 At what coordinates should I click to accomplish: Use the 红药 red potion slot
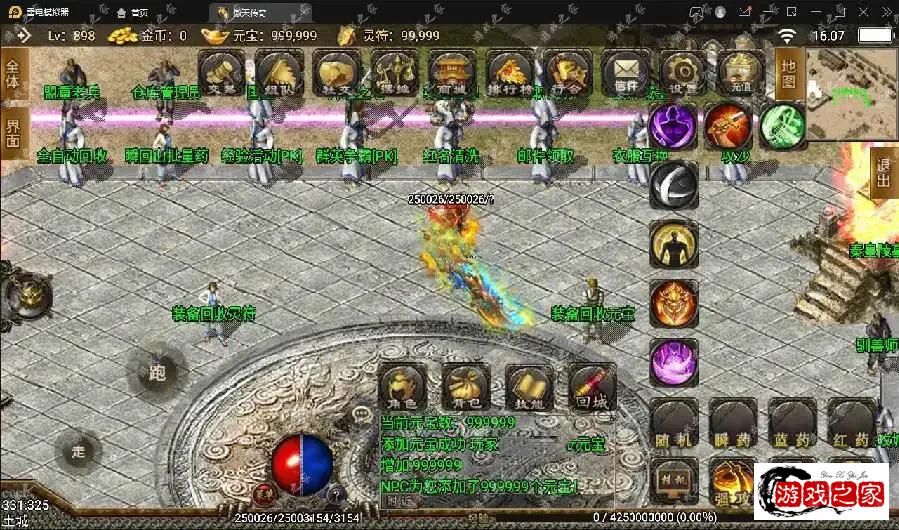coord(848,424)
